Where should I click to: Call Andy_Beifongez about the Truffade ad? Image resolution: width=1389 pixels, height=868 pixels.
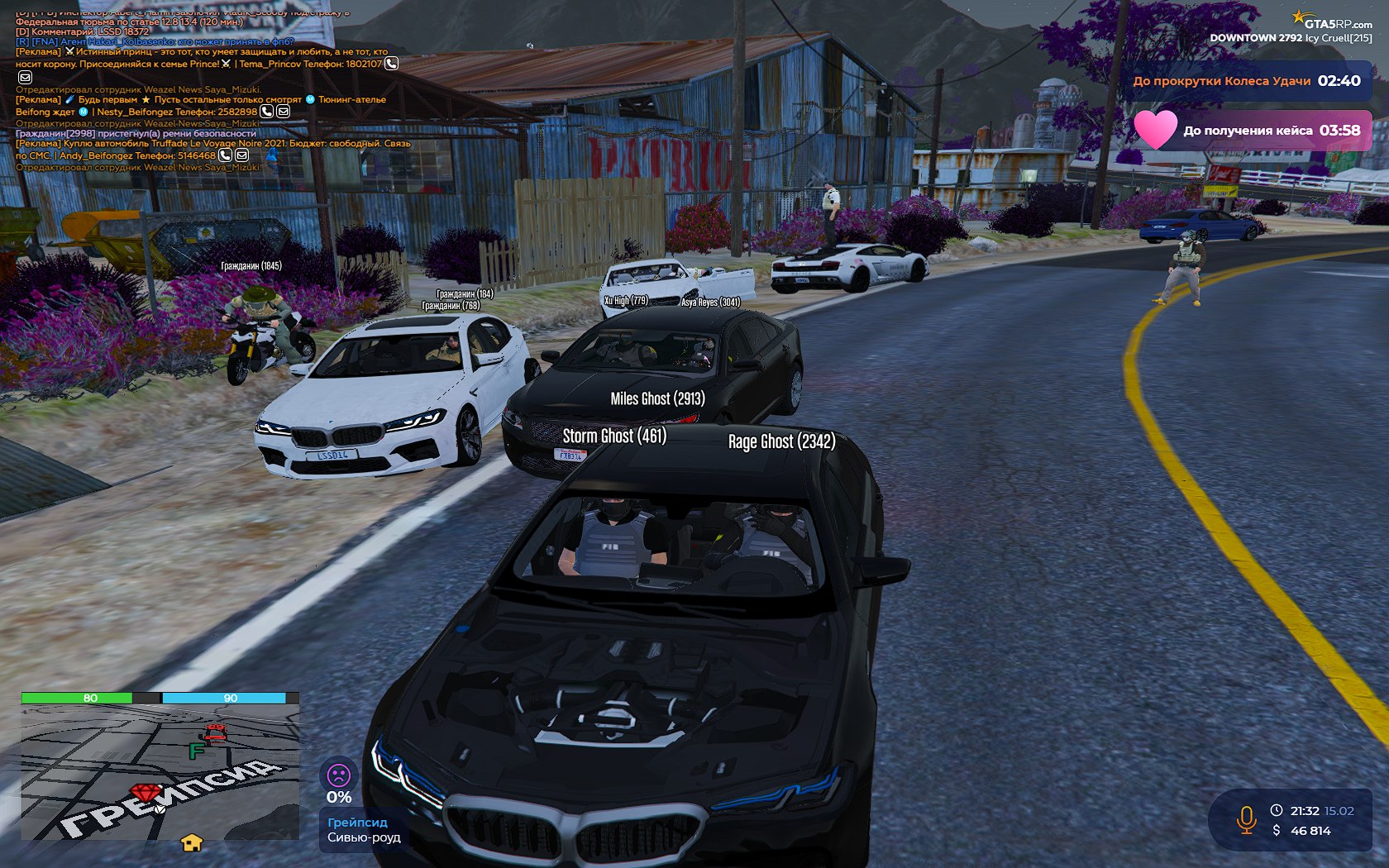click(225, 155)
